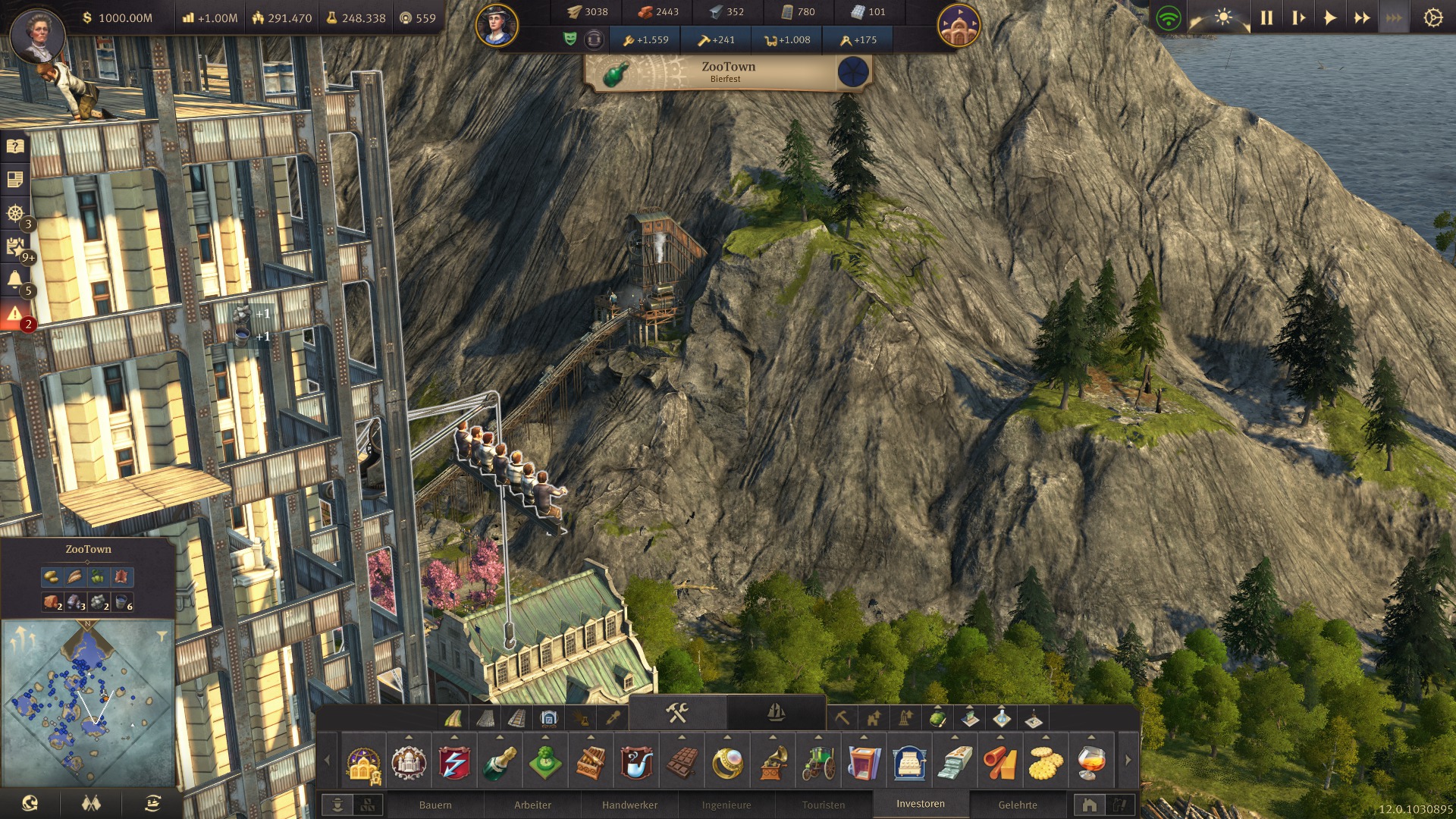Switch to the Bauern population tab

coord(435,805)
